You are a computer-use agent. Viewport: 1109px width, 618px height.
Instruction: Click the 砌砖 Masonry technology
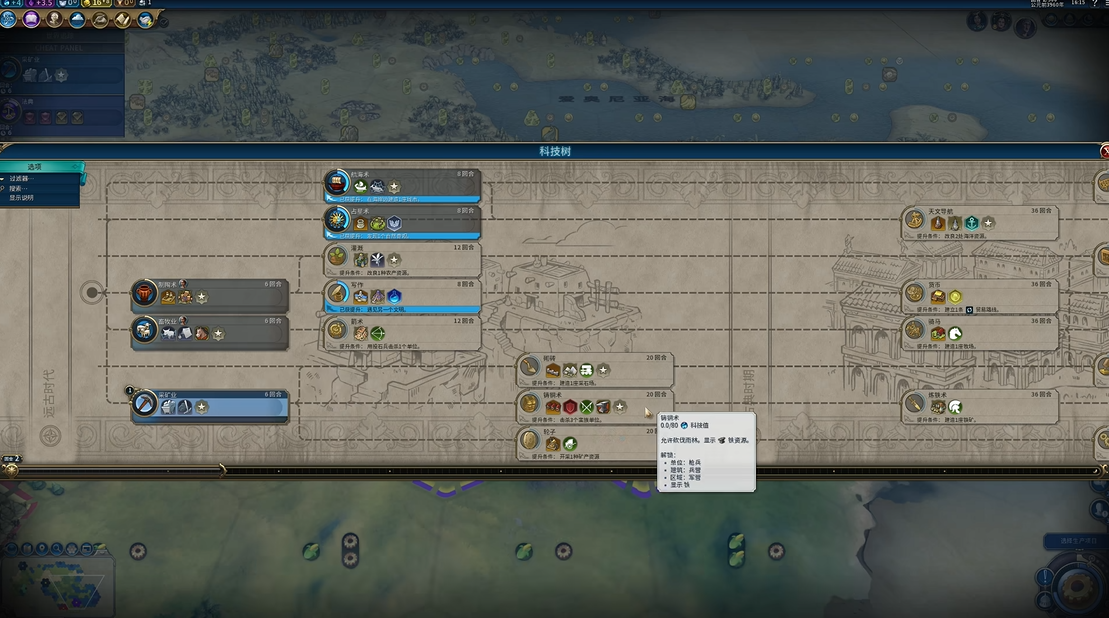pyautogui.click(x=595, y=369)
